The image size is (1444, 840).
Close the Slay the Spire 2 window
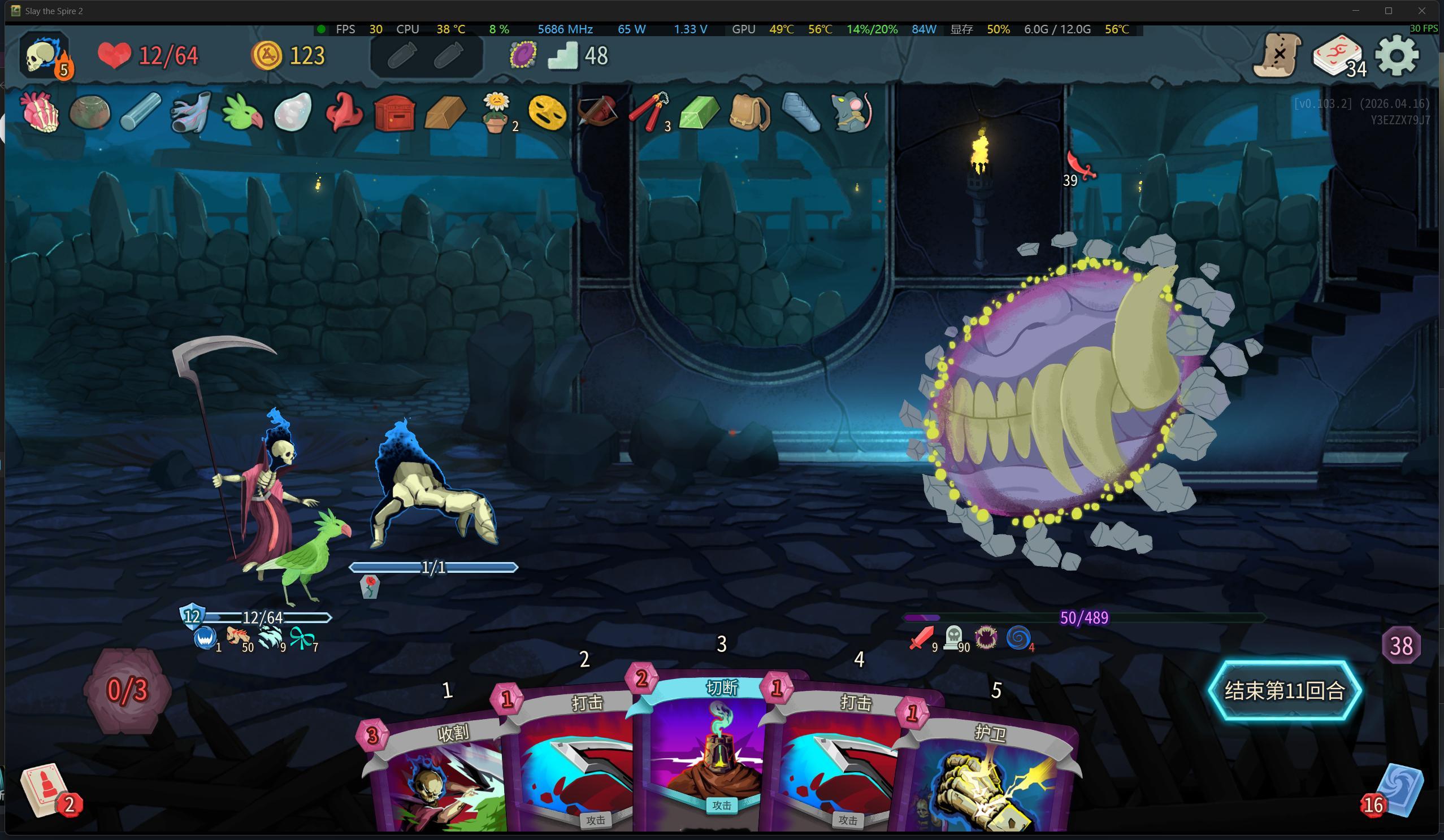click(x=1421, y=11)
